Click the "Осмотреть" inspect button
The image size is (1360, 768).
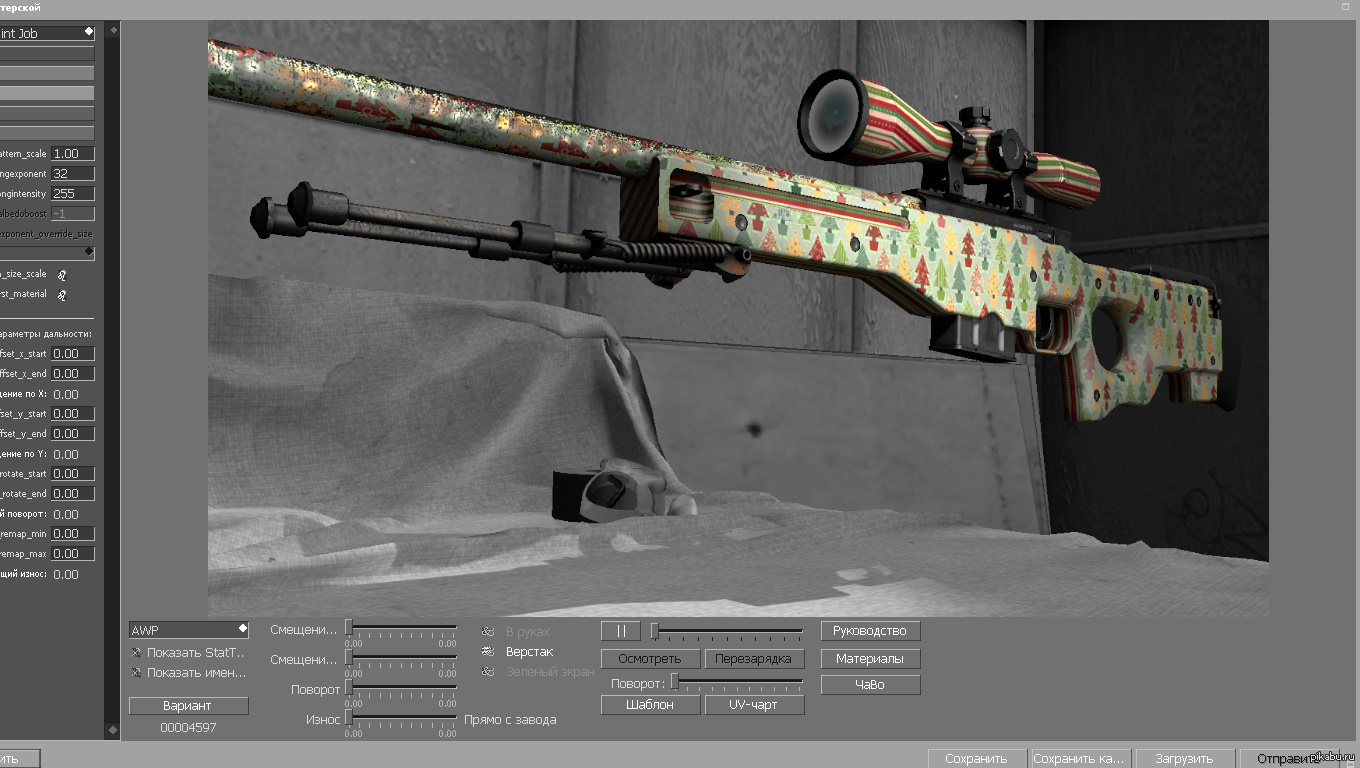click(x=650, y=659)
